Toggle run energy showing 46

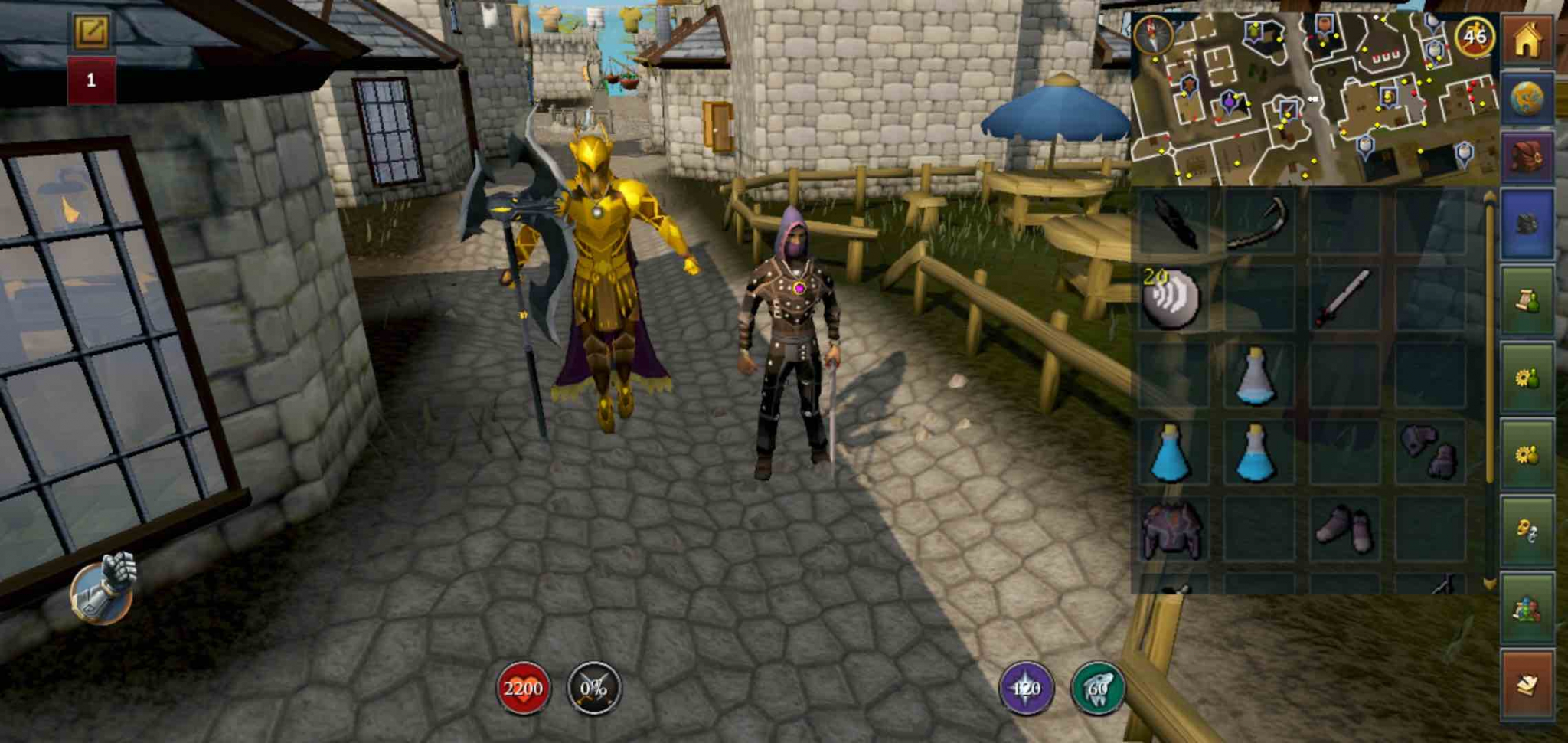pos(1475,37)
